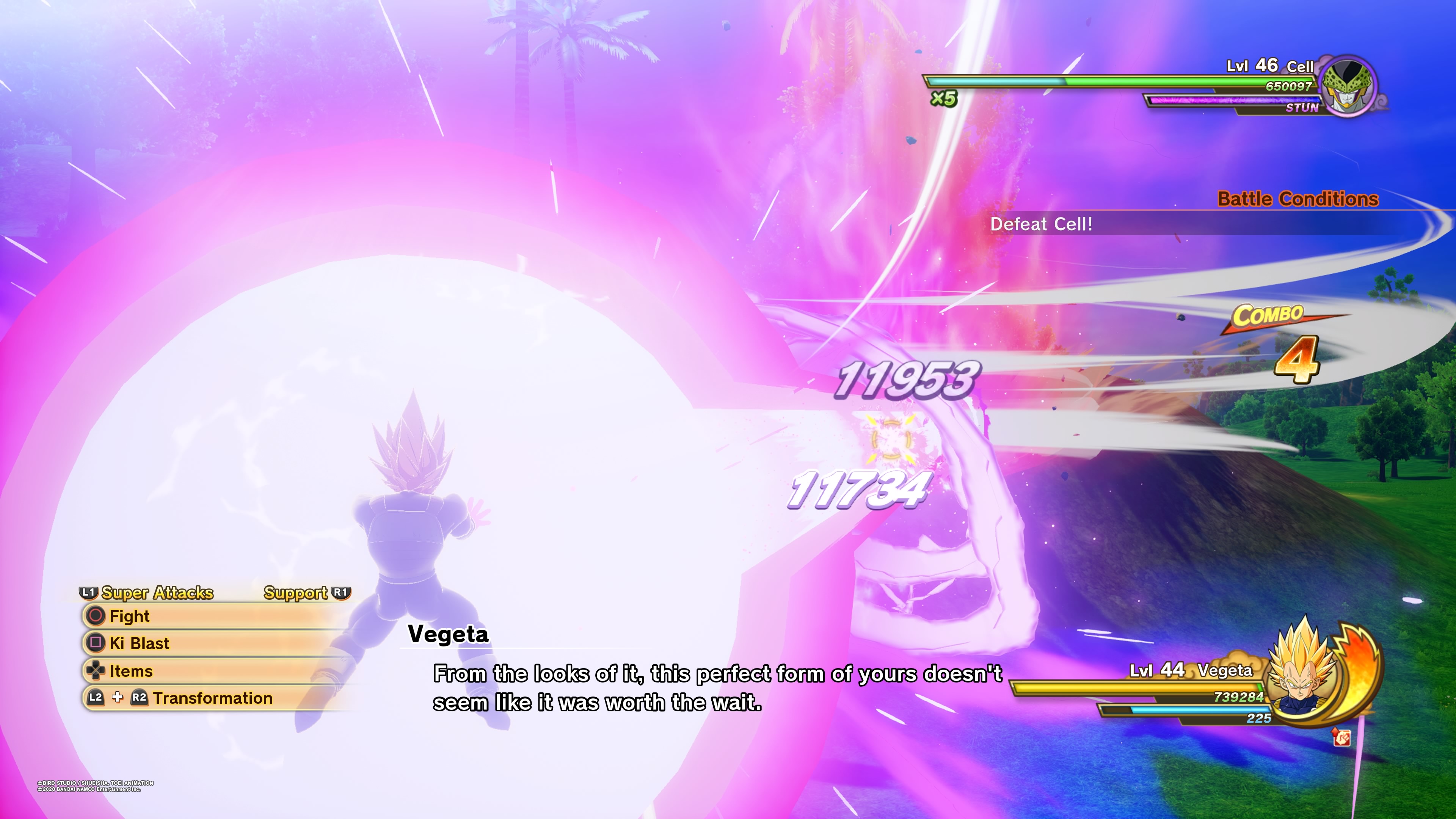Open the Items command
Viewport: 1456px width, 819px height.
[130, 671]
